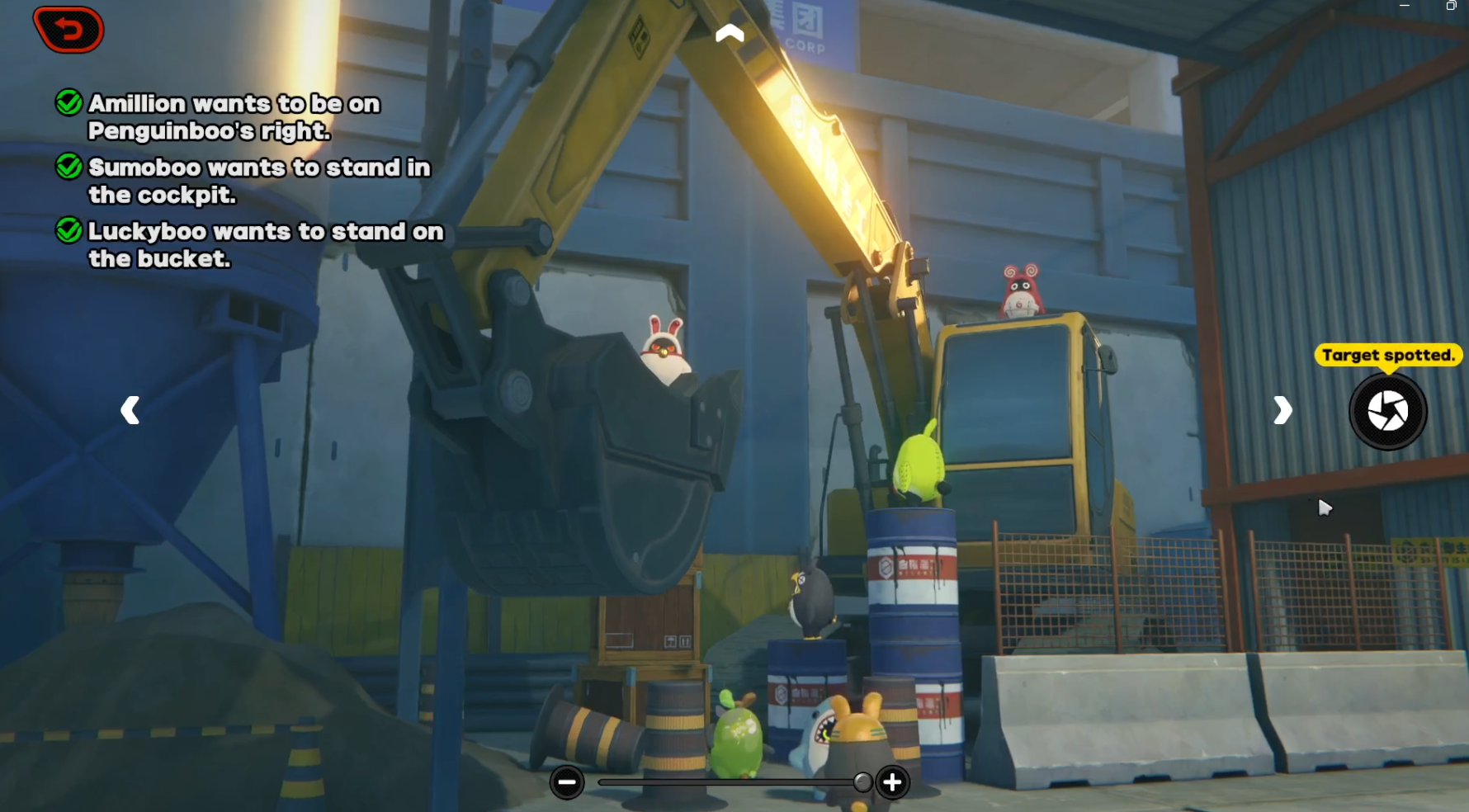
Task: Select the Luckyboo bucket objective
Action: 265,245
